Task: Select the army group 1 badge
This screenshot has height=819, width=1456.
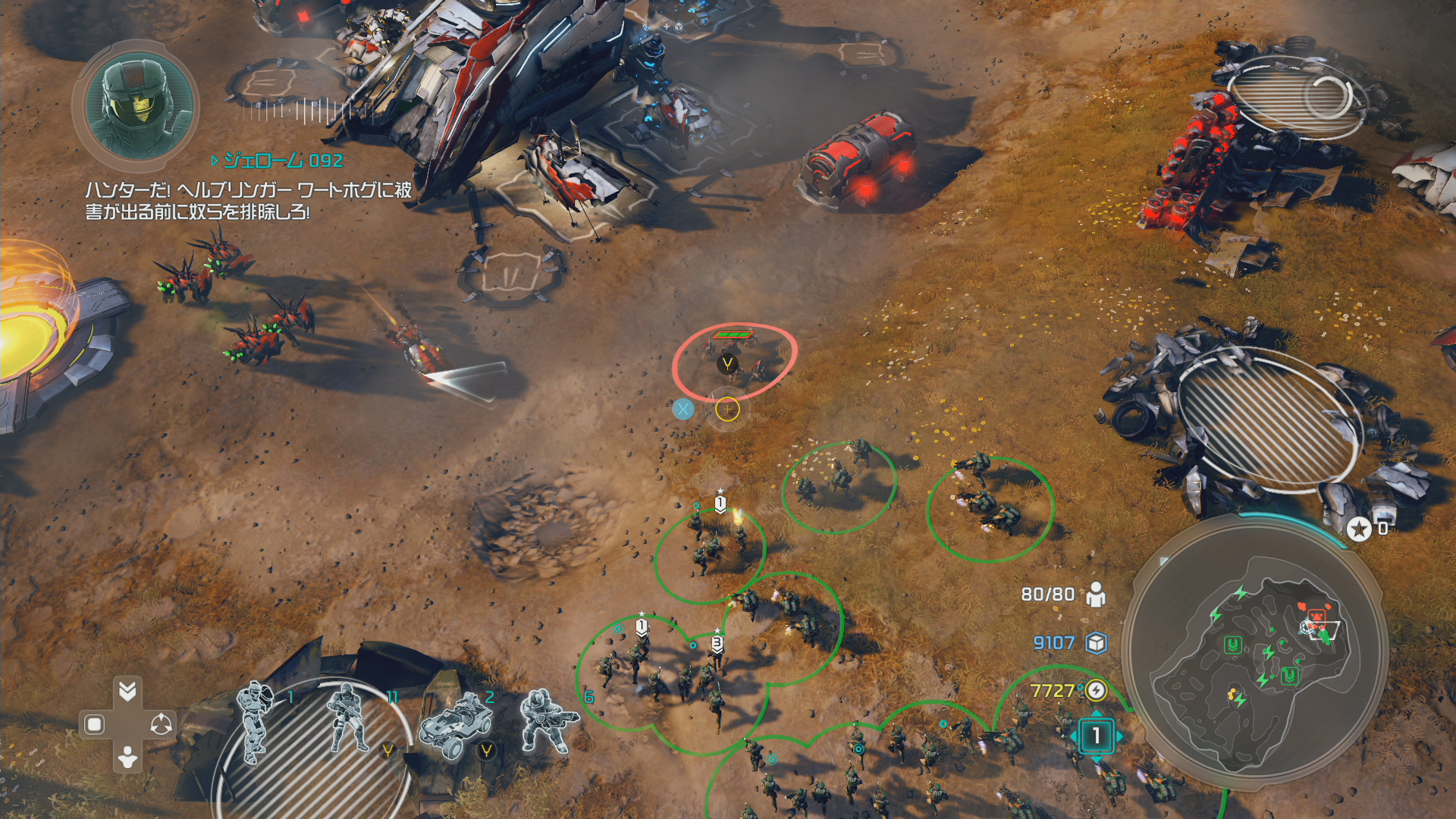Action: (x=1096, y=736)
